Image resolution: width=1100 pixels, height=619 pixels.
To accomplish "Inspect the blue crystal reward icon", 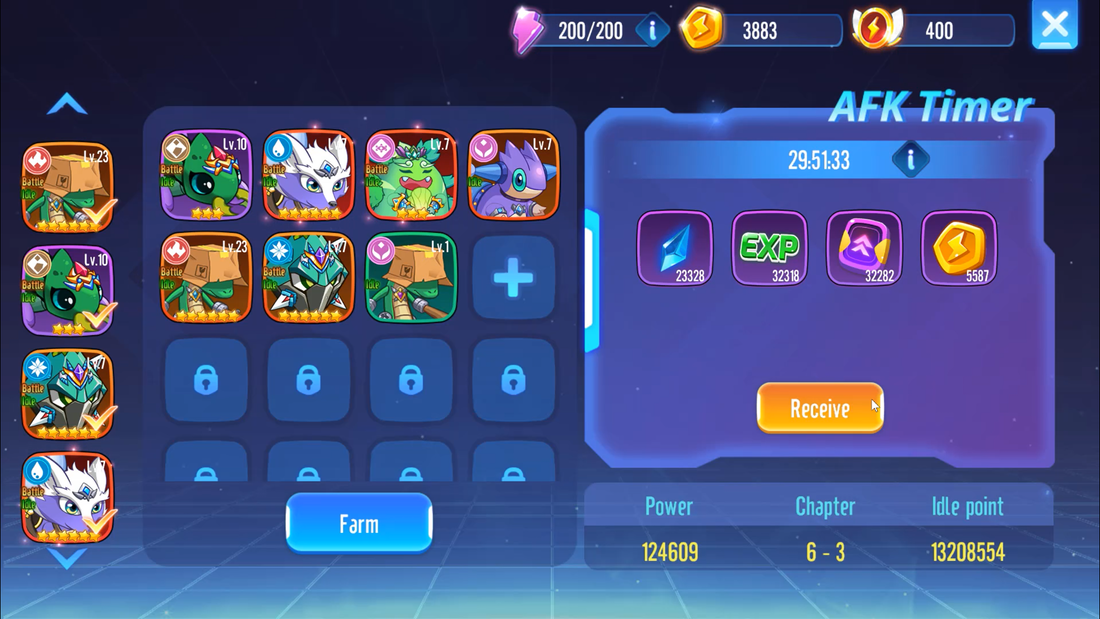I will pos(675,248).
